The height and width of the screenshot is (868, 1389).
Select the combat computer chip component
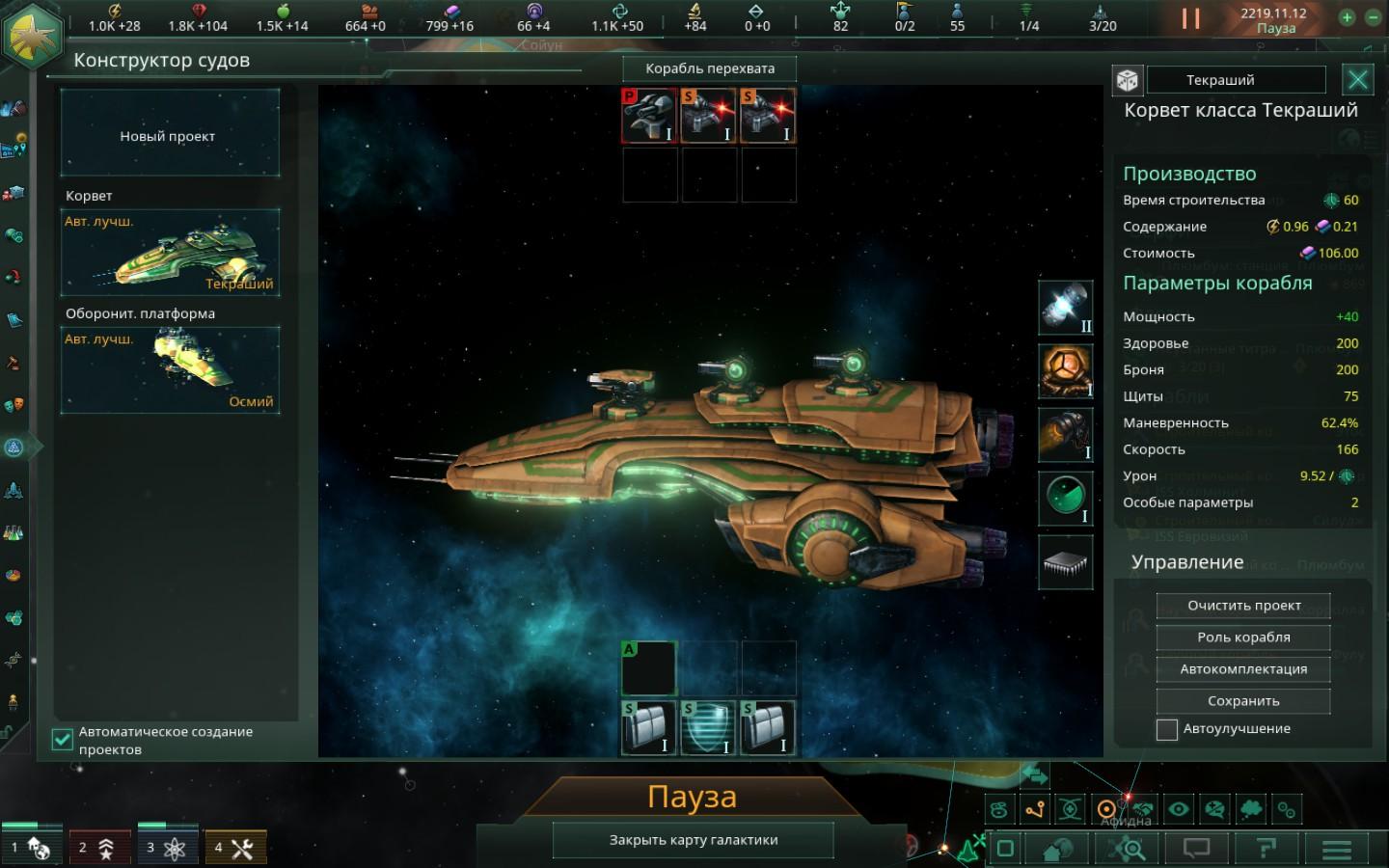[1065, 562]
